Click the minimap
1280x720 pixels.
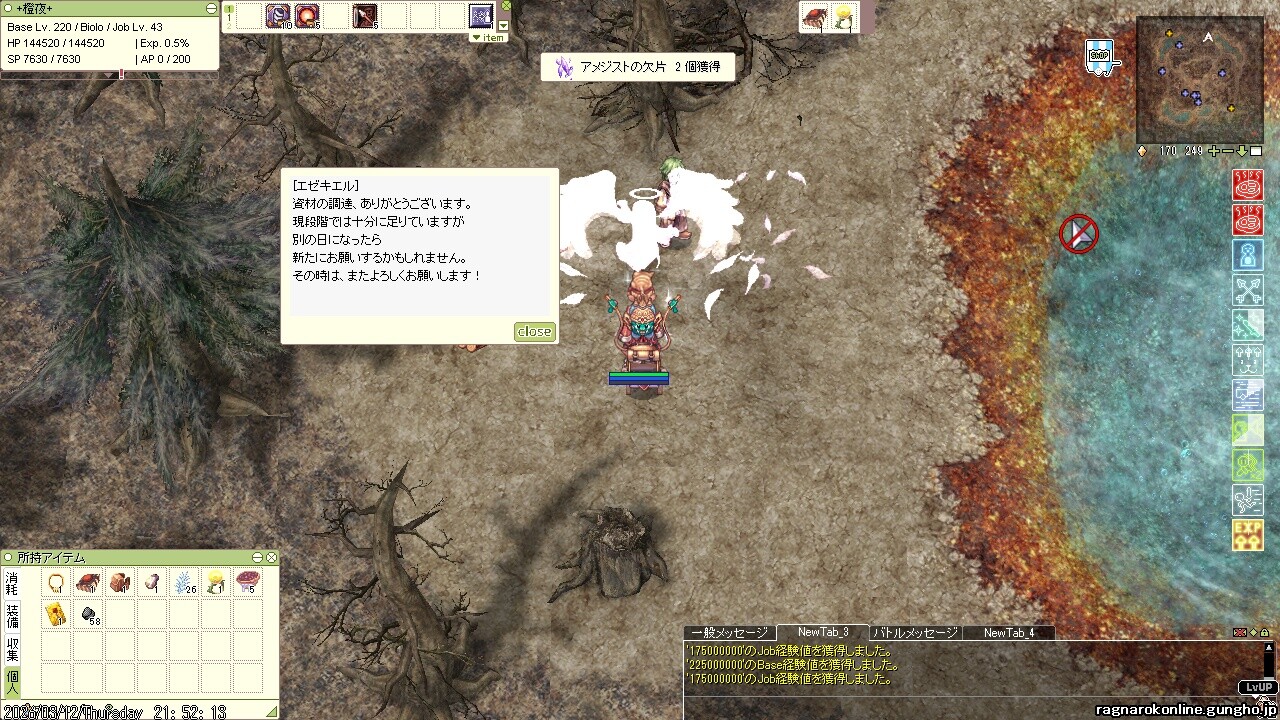point(1199,80)
